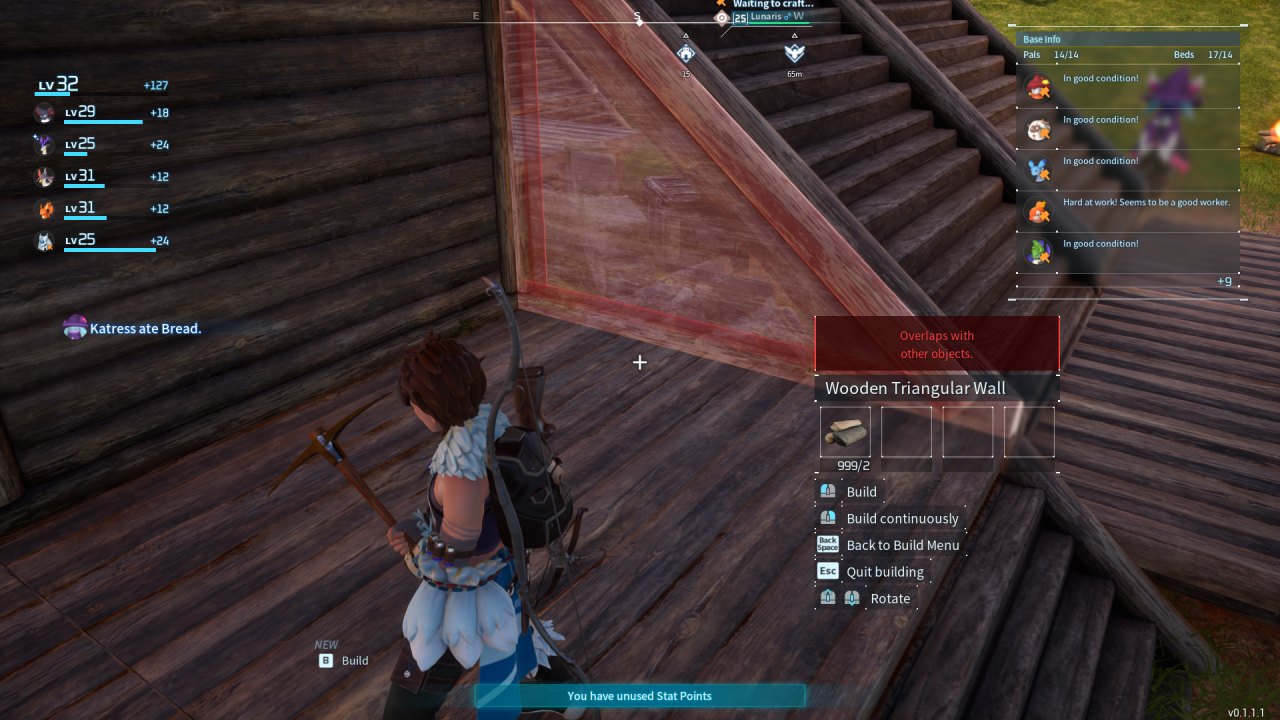Expand the +9 additional Pals entry
This screenshot has width=1280, height=720.
tap(1224, 281)
